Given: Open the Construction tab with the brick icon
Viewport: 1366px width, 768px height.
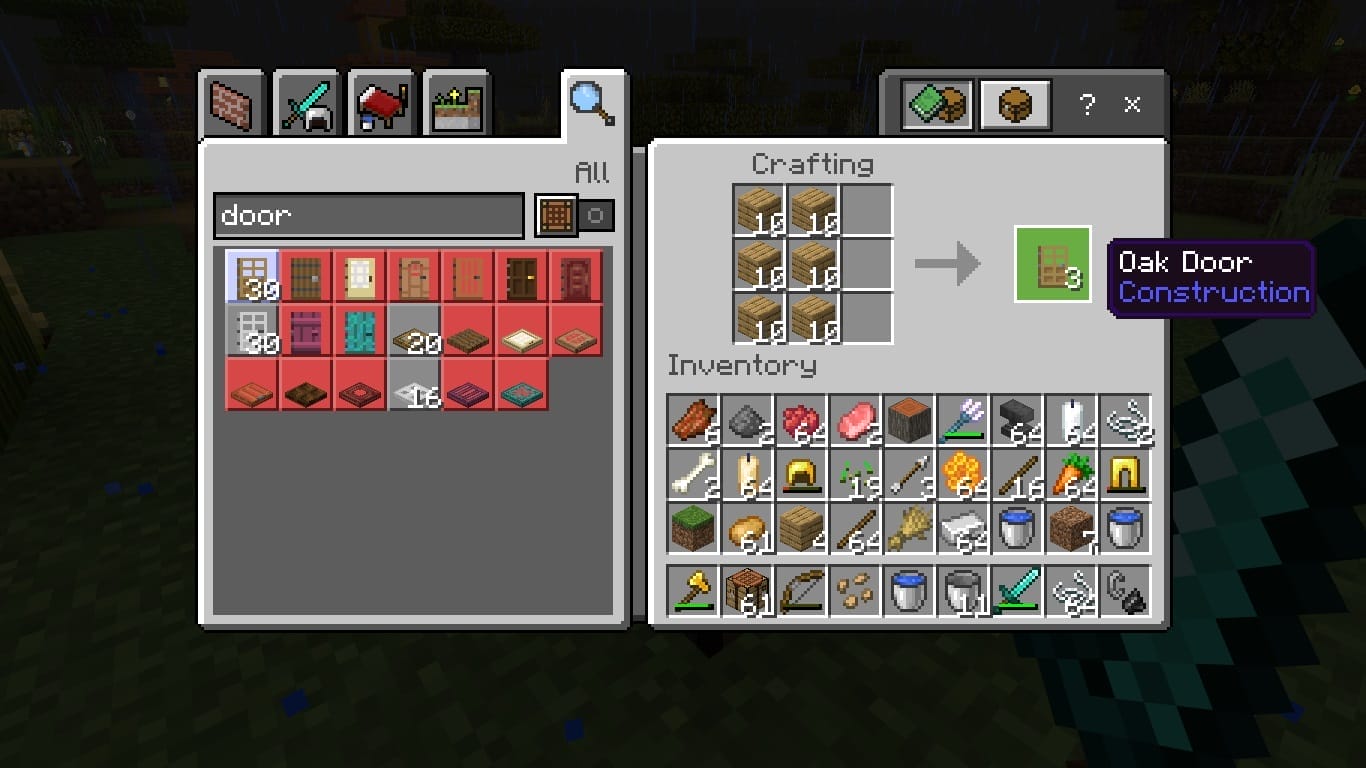Looking at the screenshot, I should point(232,103).
